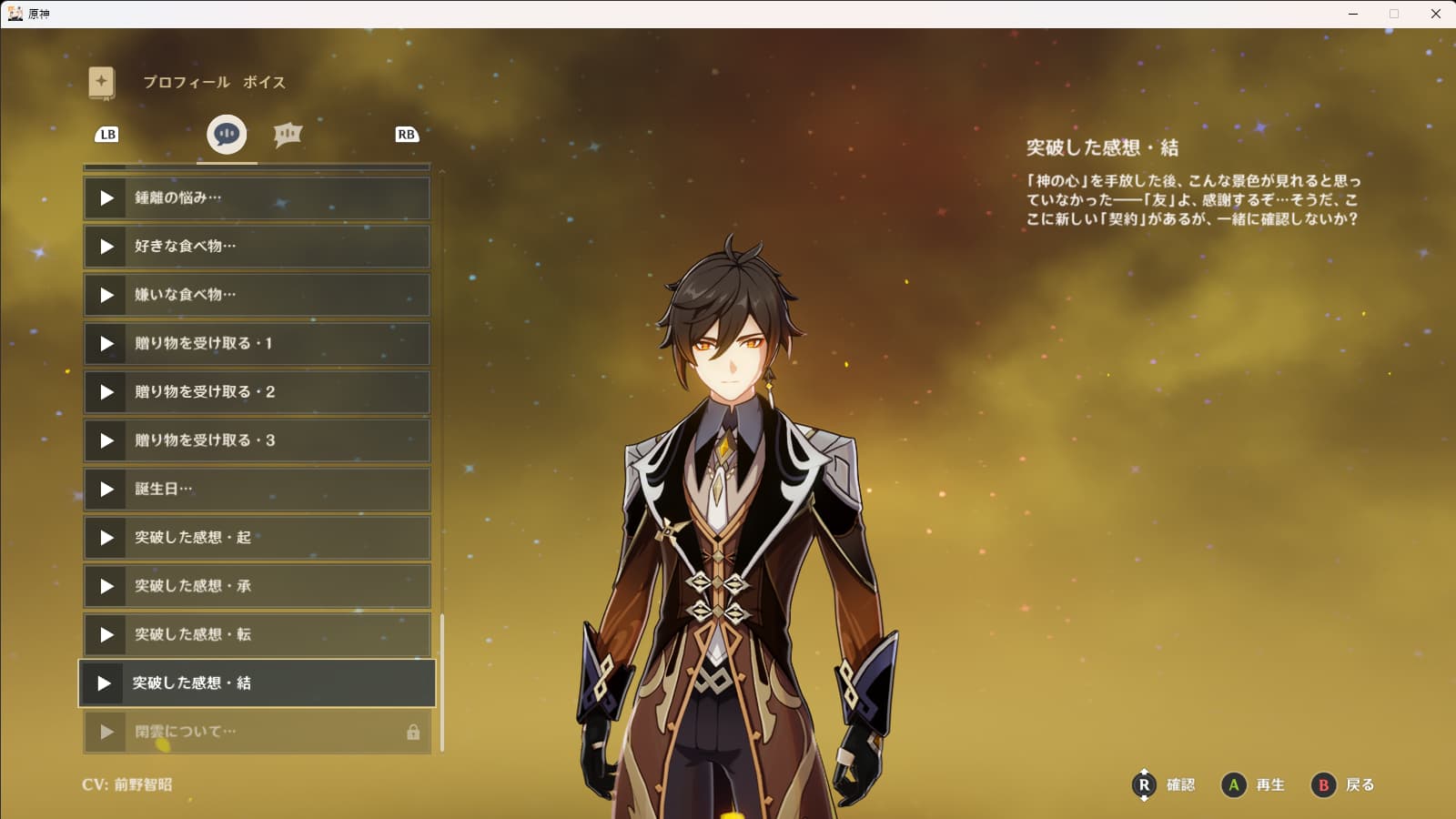Play the 嫌いな食べ物 voice line
This screenshot has height=819, width=1456.
tap(106, 295)
